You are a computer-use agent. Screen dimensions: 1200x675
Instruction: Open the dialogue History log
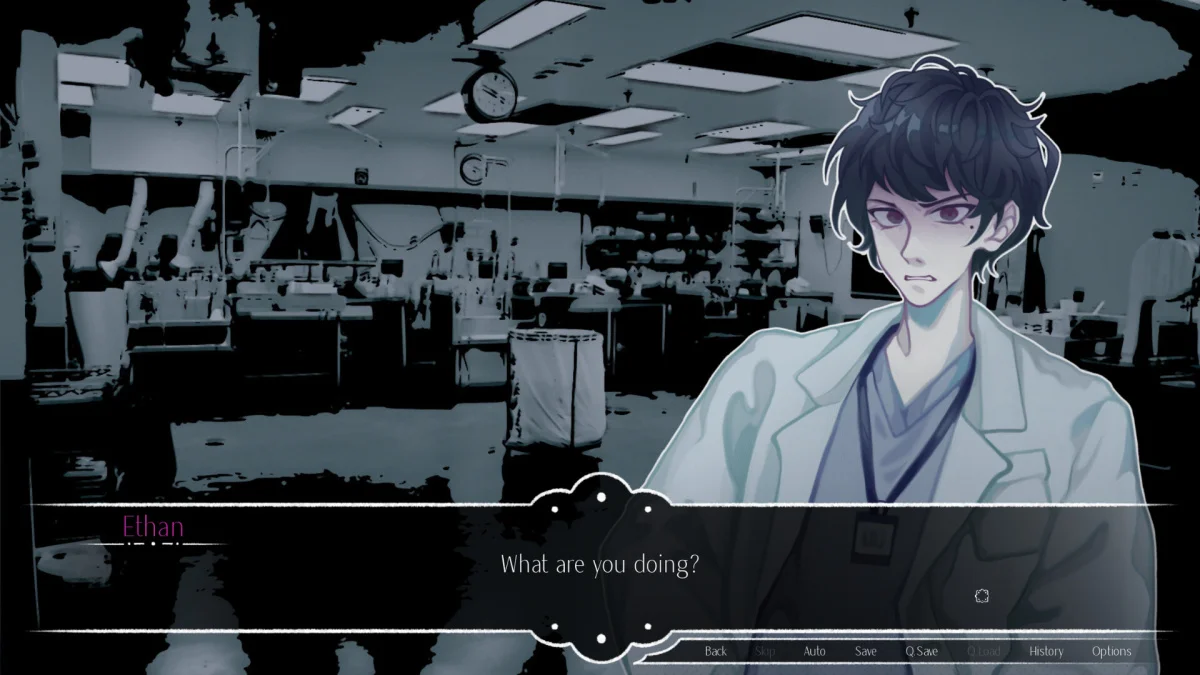pyautogui.click(x=1046, y=651)
